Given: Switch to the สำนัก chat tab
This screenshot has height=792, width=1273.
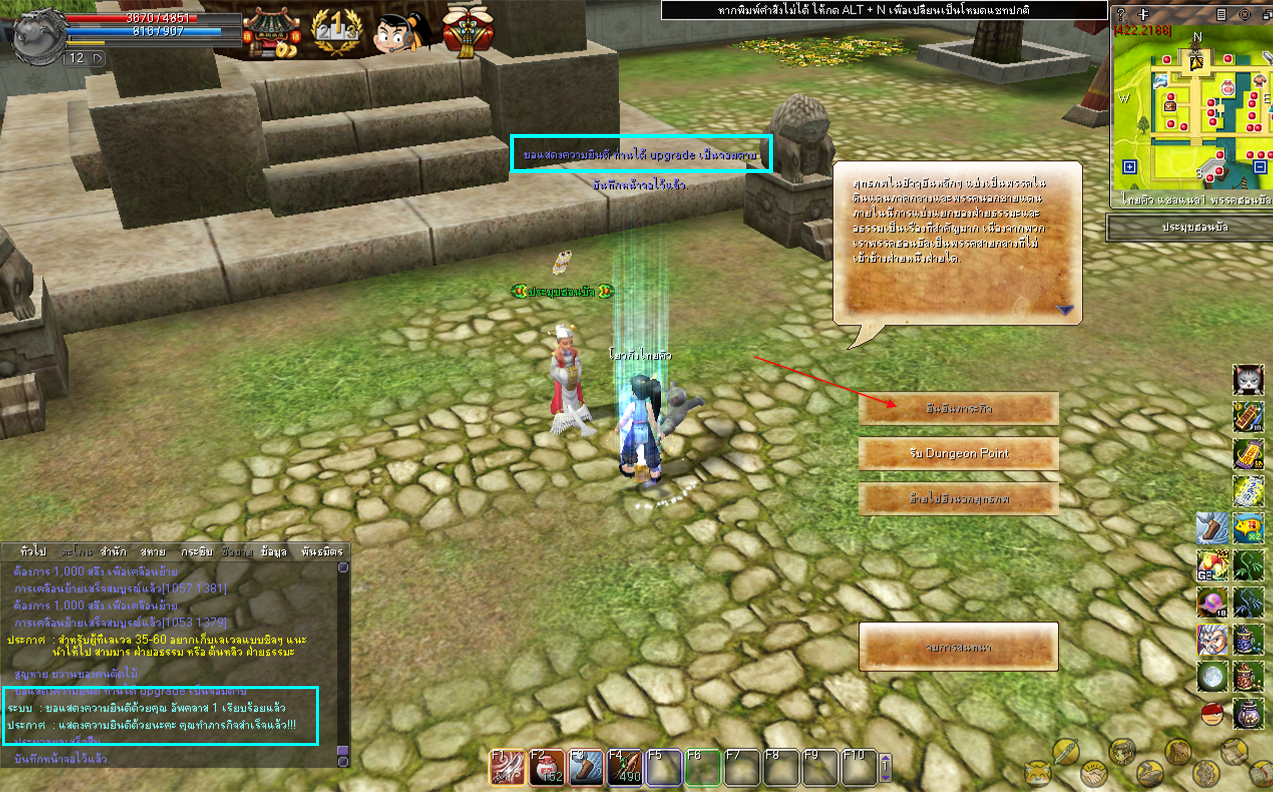Looking at the screenshot, I should (113, 551).
